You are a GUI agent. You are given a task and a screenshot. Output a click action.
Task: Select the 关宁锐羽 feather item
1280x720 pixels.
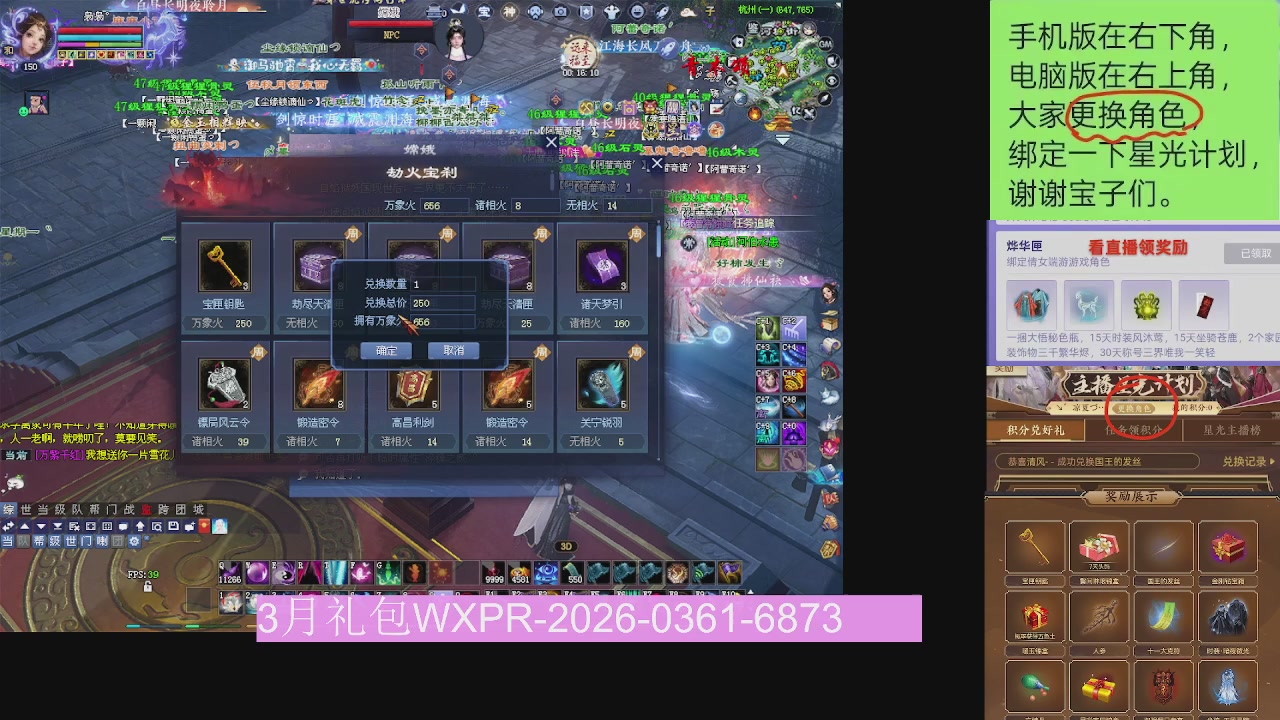[601, 385]
